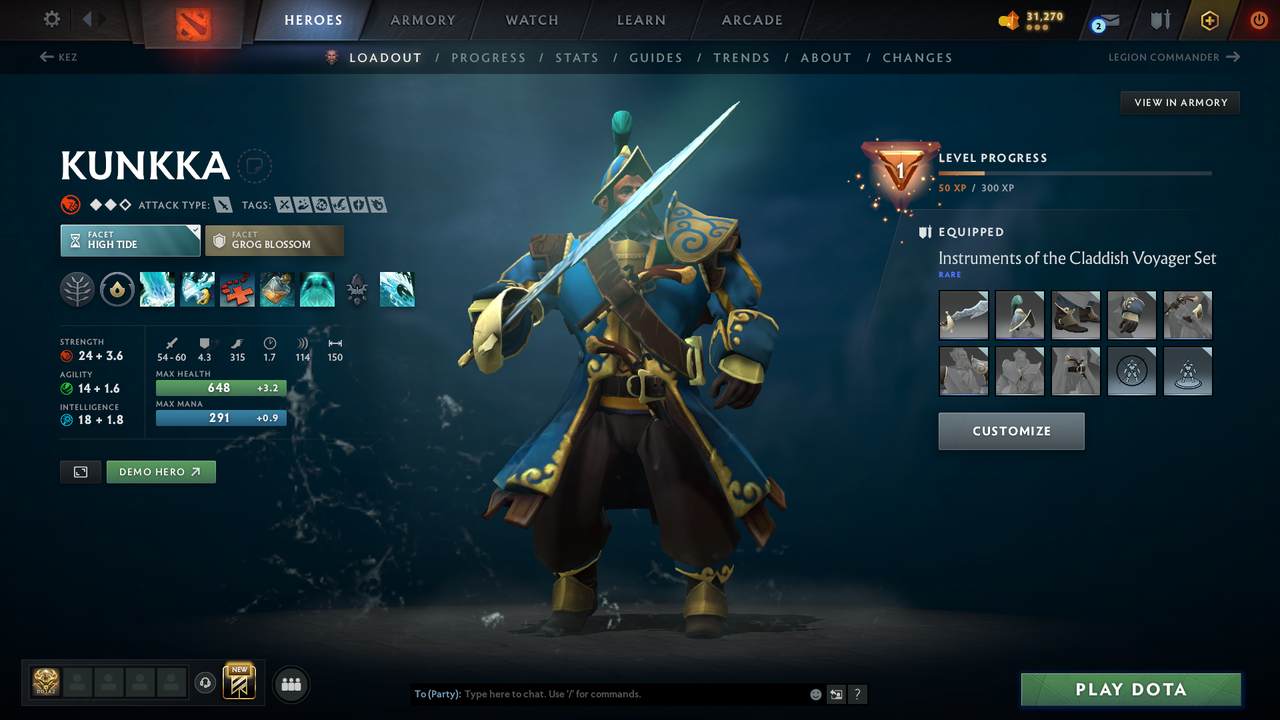Select the Torrent ability icon
This screenshot has width=1280, height=720.
pyautogui.click(x=157, y=289)
